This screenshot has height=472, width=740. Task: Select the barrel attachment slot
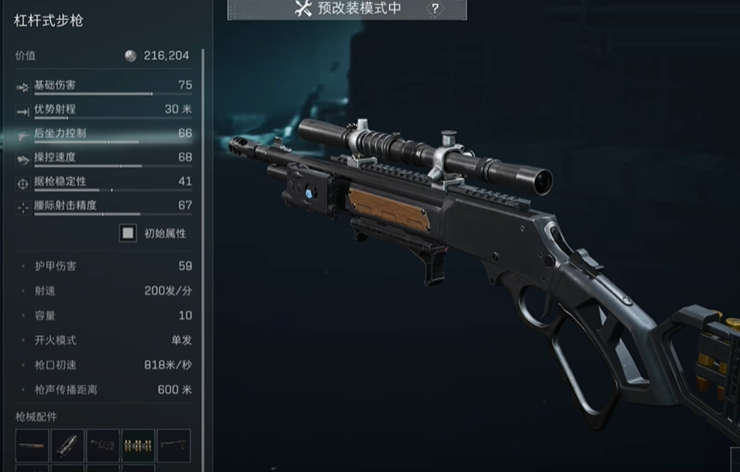coord(31,445)
